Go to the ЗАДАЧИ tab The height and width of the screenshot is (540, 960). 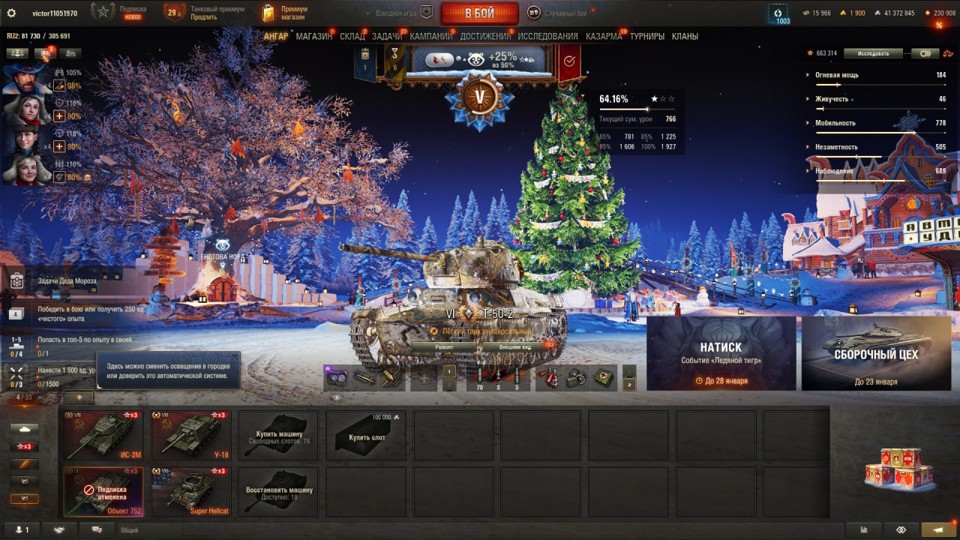[x=388, y=36]
